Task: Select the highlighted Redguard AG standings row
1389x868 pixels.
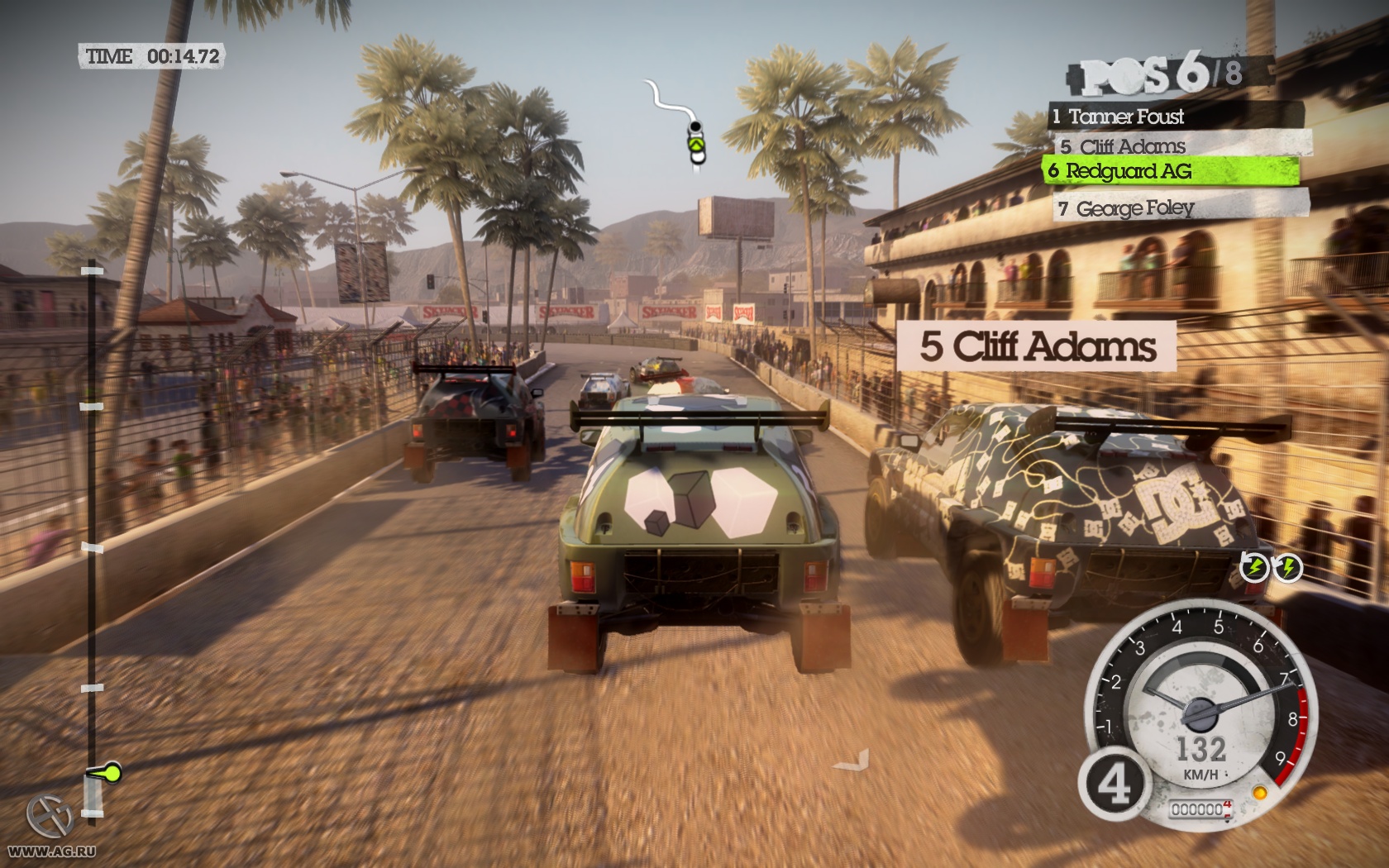Action: pos(1171,171)
